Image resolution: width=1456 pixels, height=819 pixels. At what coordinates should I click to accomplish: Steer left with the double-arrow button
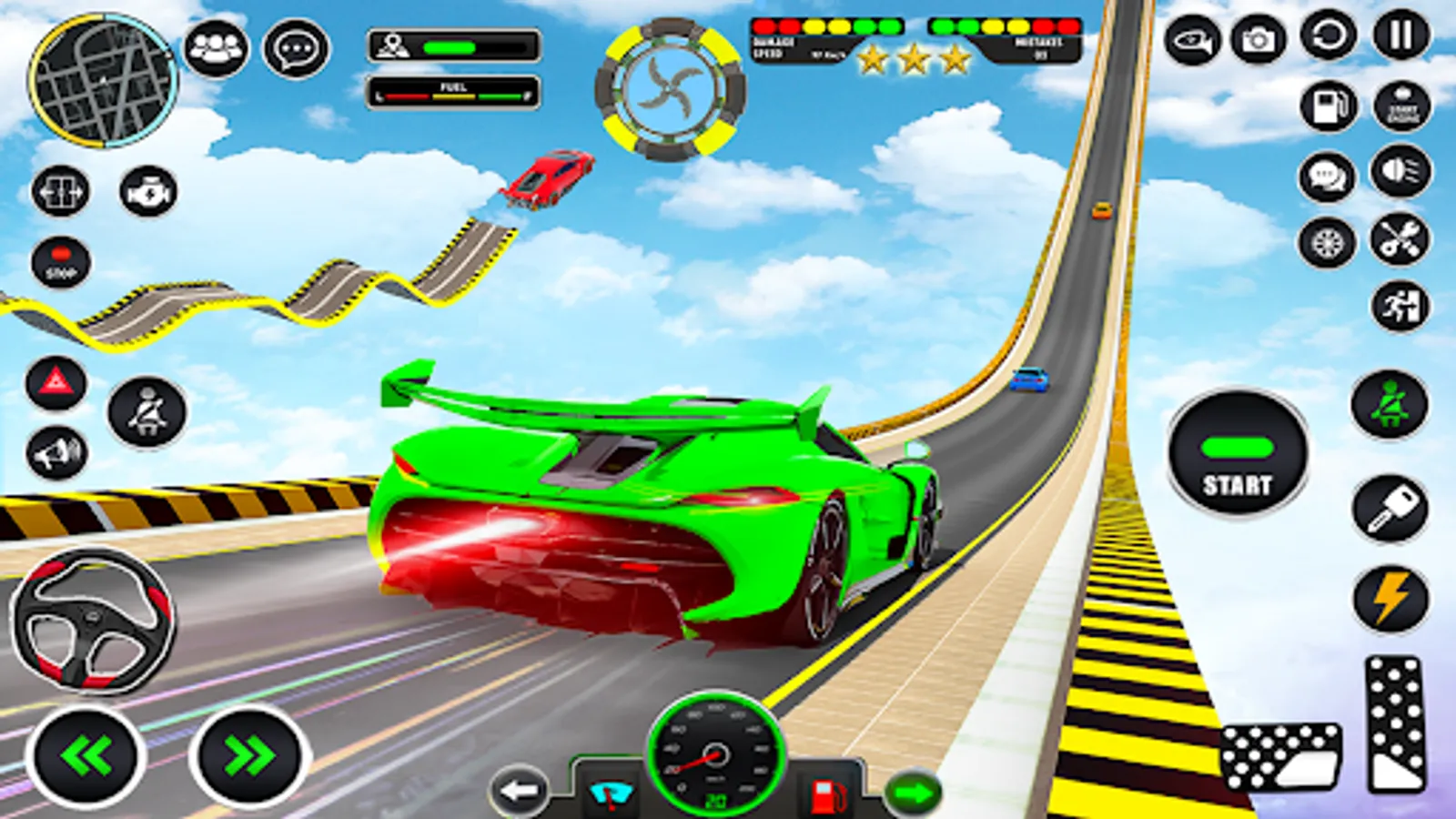(86, 755)
